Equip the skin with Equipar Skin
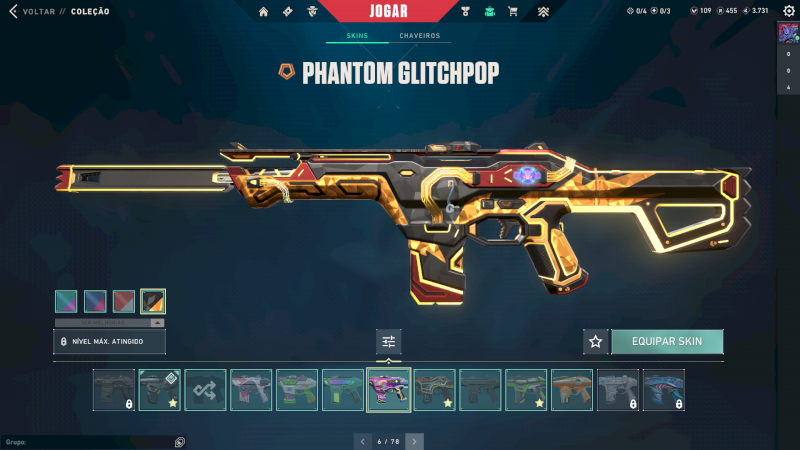800x450 pixels. pos(666,342)
